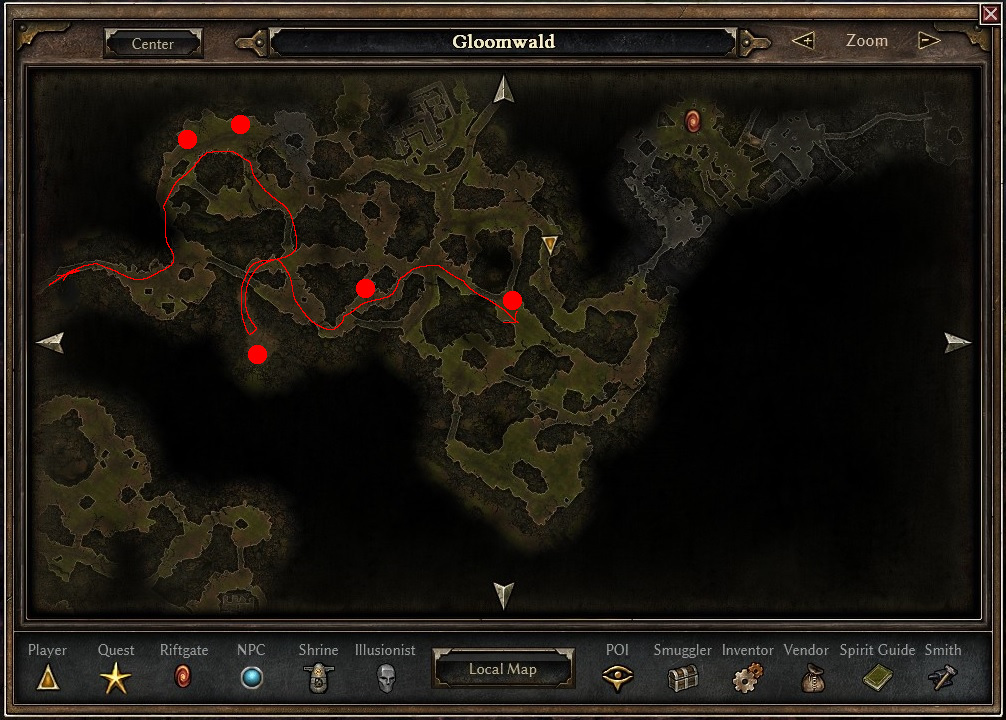
Task: Pan the map upward with the north arrow
Action: pos(503,90)
